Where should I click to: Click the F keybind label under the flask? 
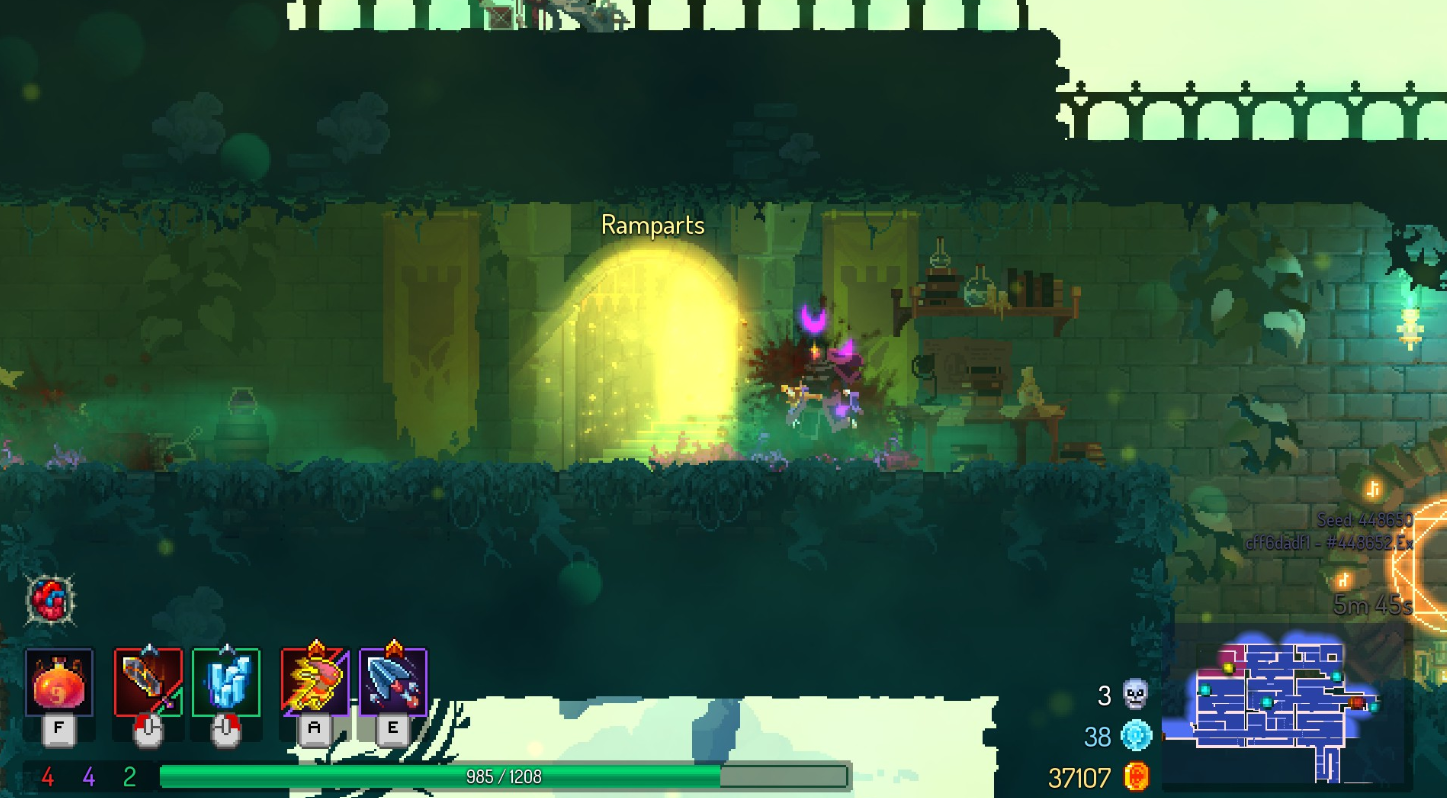pyautogui.click(x=60, y=729)
